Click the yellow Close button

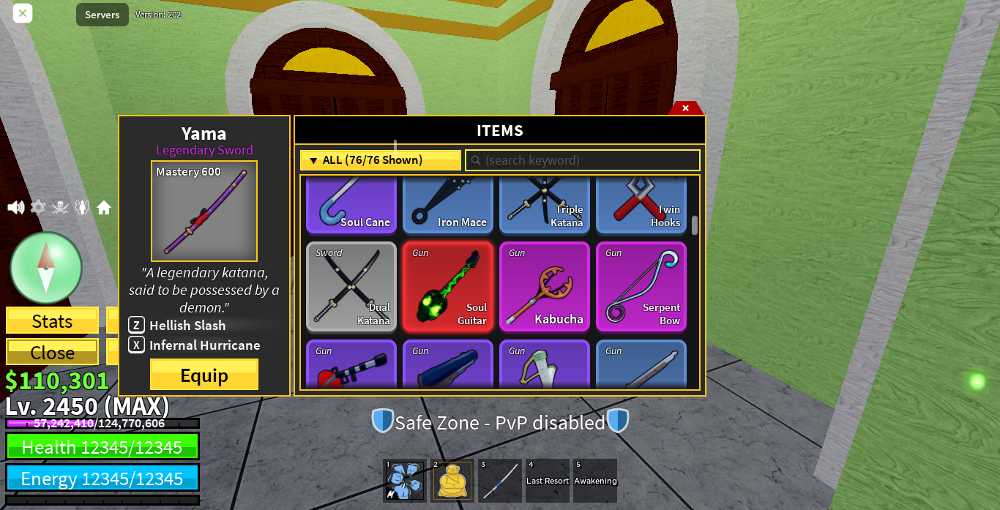[x=52, y=352]
